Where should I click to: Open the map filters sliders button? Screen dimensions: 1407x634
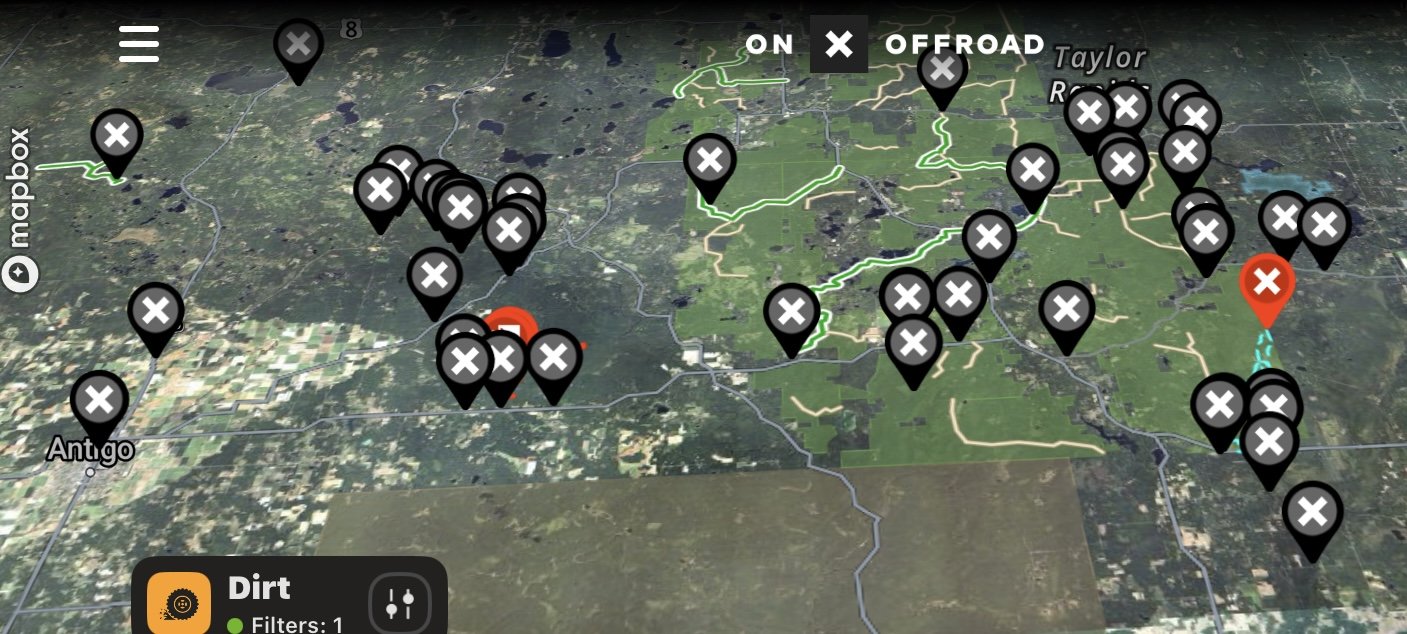(x=399, y=603)
